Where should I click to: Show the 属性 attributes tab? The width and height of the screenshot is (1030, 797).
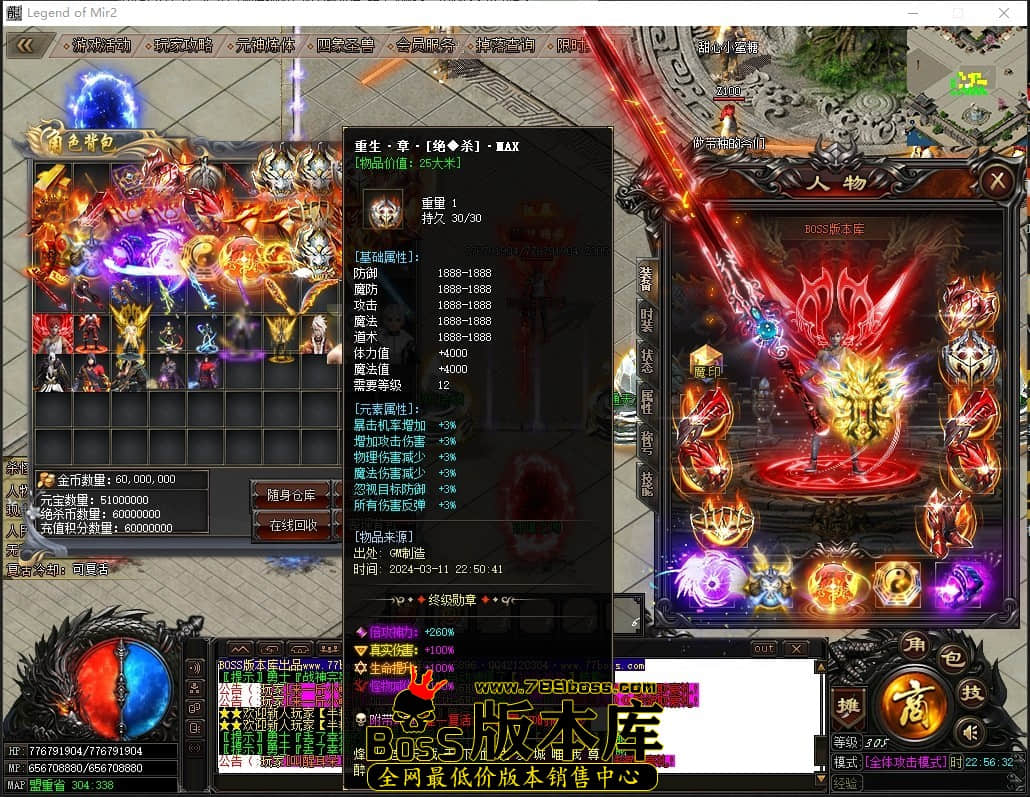click(647, 402)
